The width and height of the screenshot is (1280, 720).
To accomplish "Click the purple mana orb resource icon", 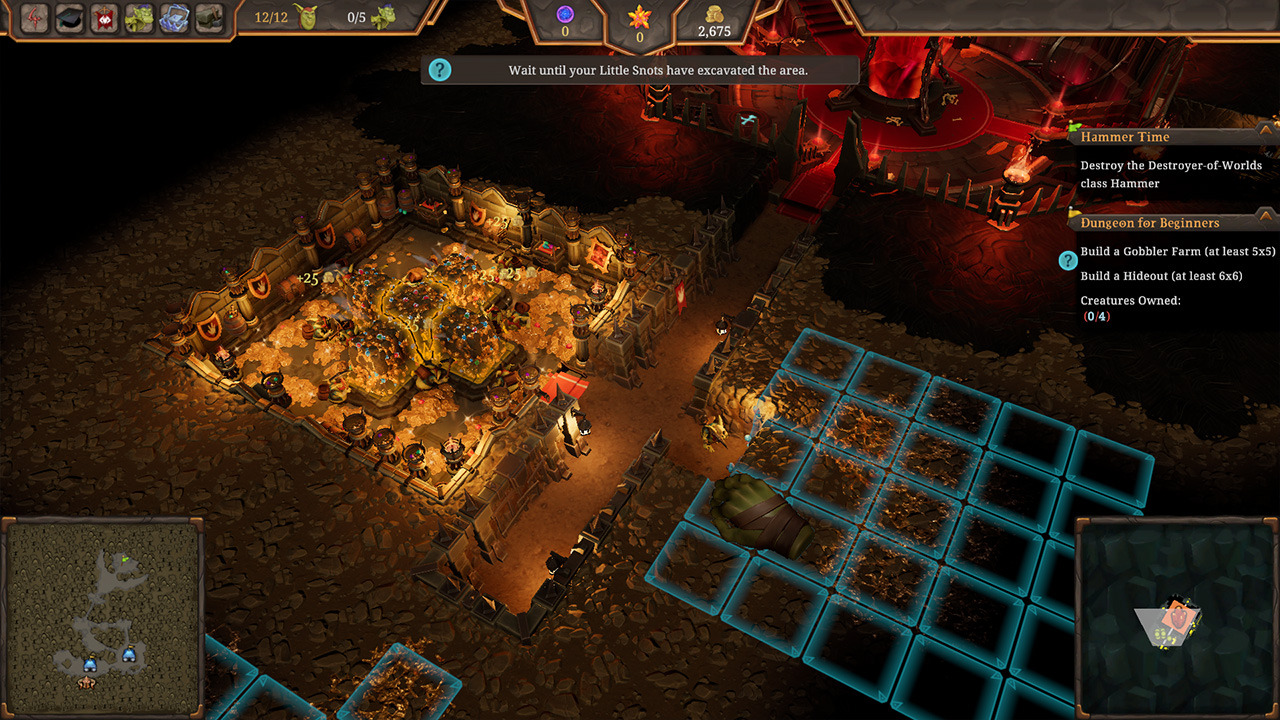I will (x=564, y=14).
